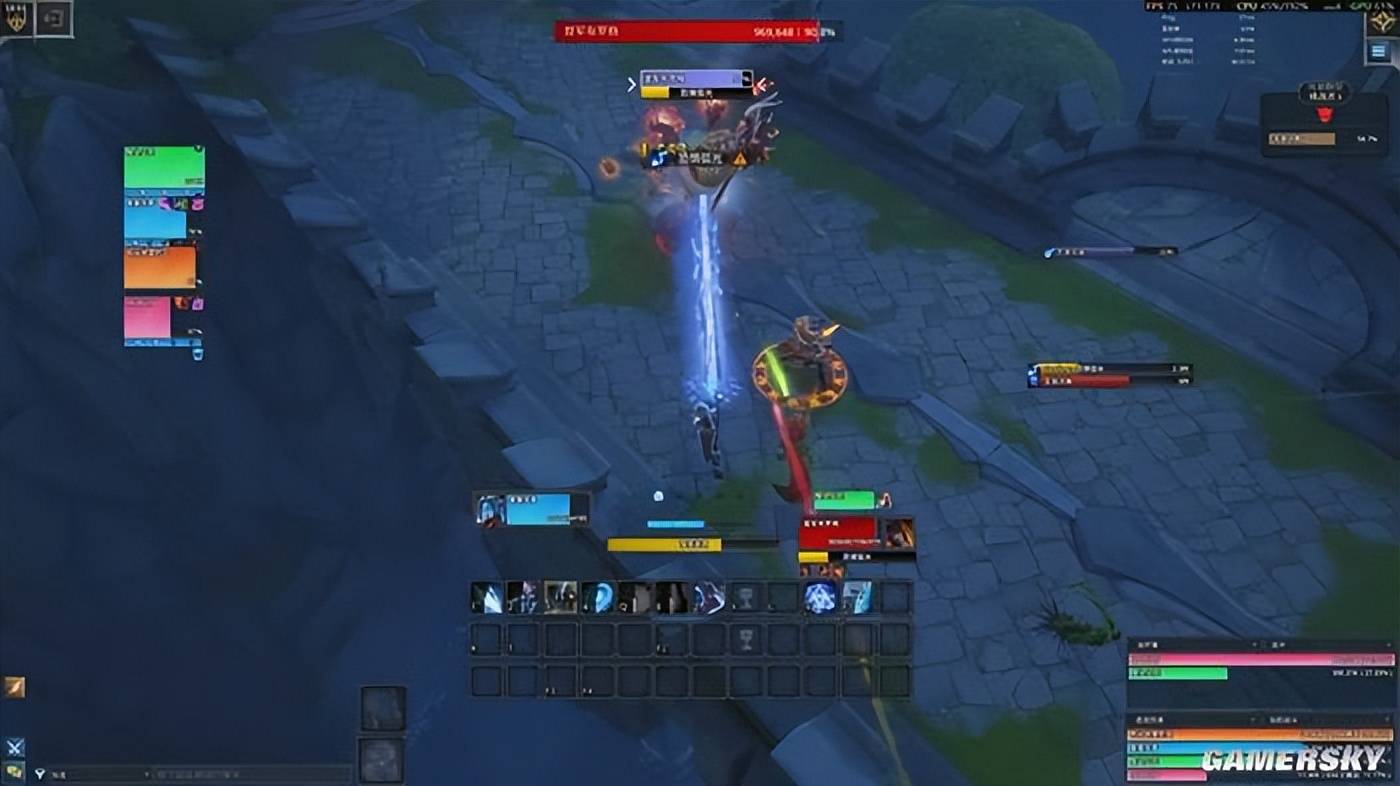Select the green party member frame

(164, 166)
